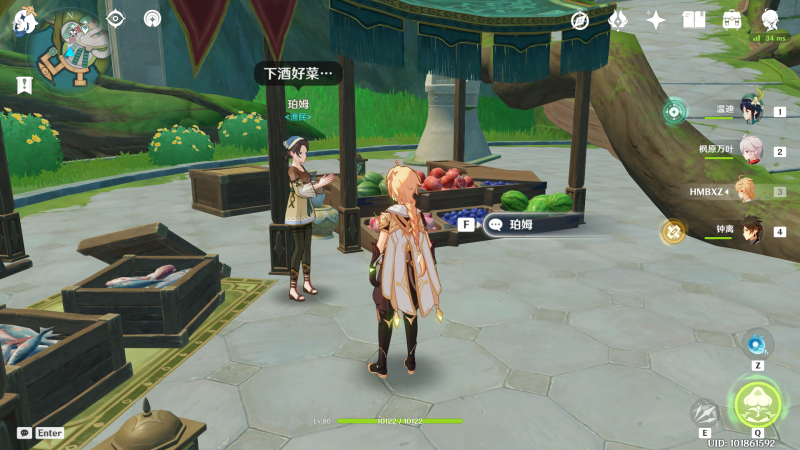Open the circular signal icon beside the minimap
The width and height of the screenshot is (800, 450).
pos(152,18)
